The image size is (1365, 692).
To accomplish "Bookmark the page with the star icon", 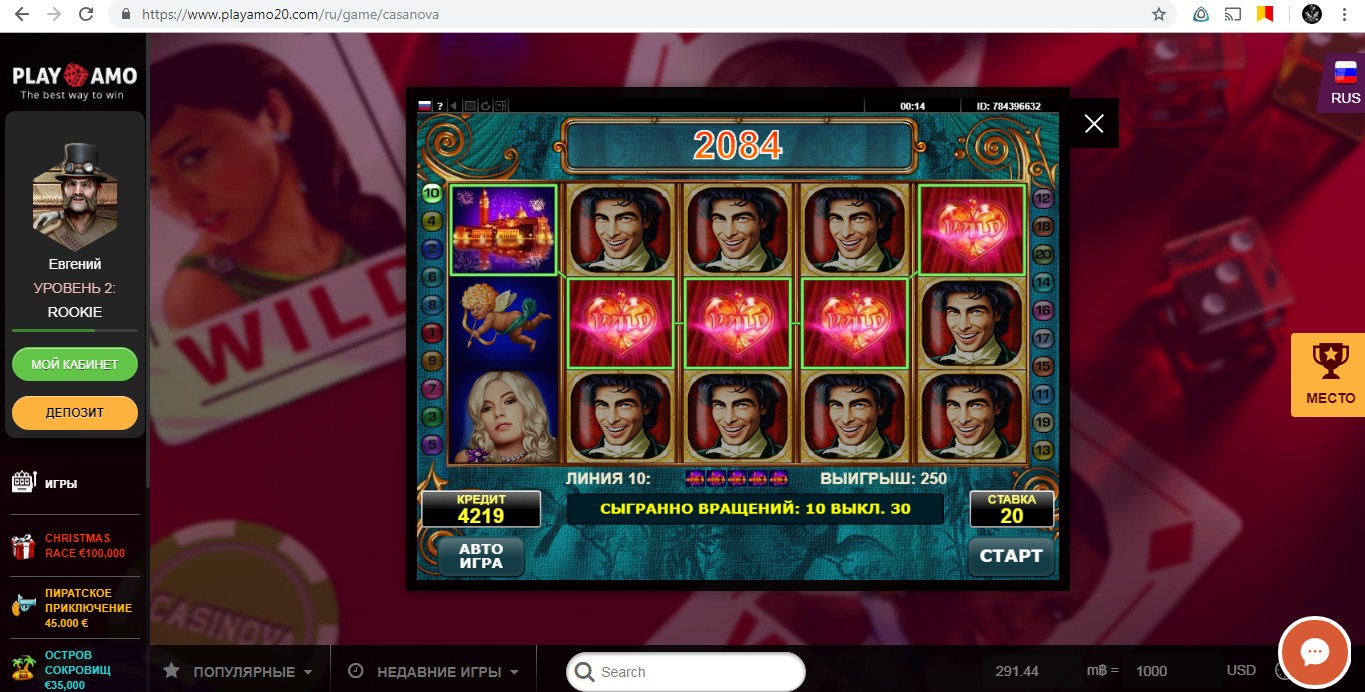I will tap(1159, 15).
